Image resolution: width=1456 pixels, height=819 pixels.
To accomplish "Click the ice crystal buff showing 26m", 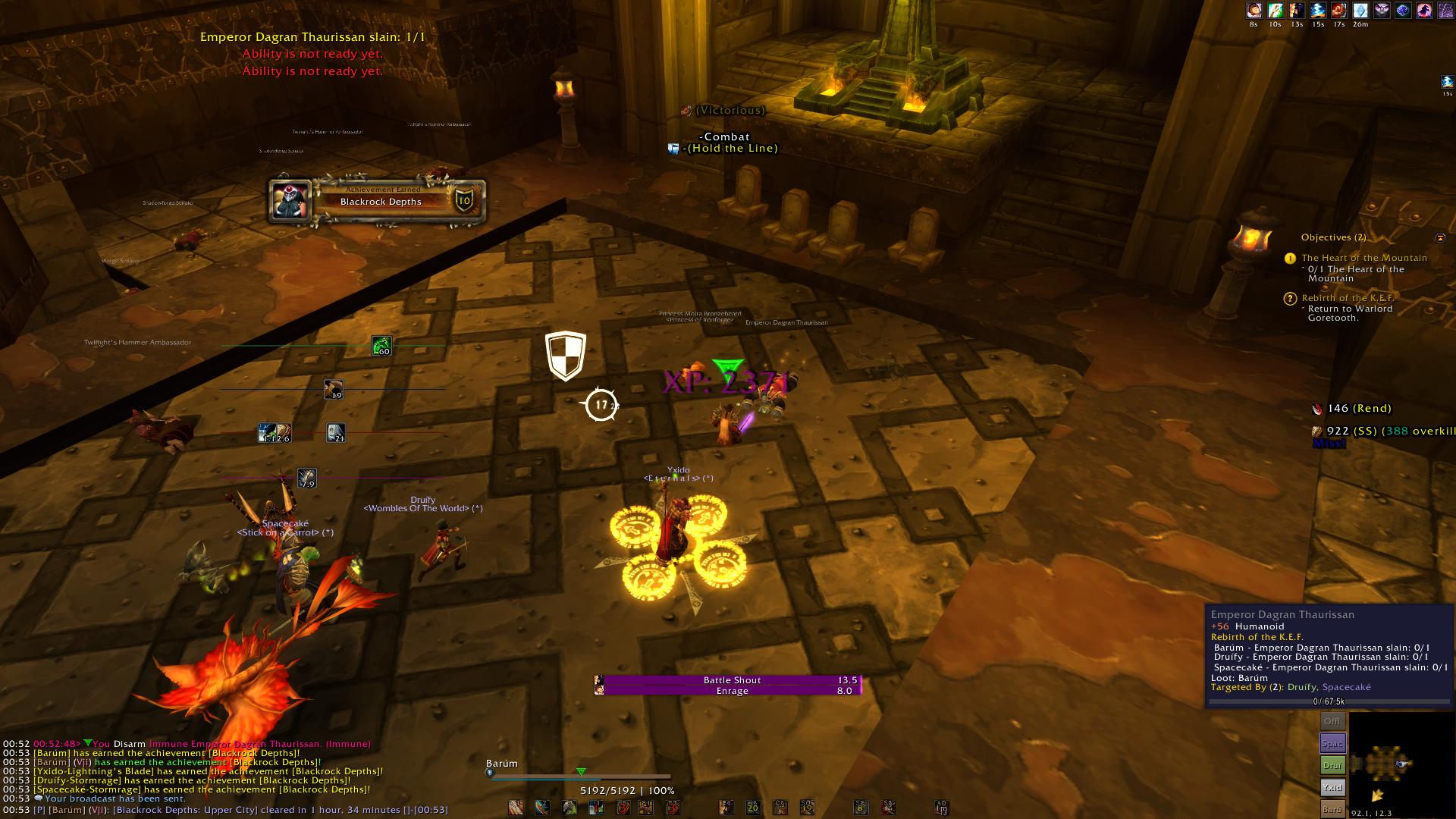I will (x=1360, y=11).
